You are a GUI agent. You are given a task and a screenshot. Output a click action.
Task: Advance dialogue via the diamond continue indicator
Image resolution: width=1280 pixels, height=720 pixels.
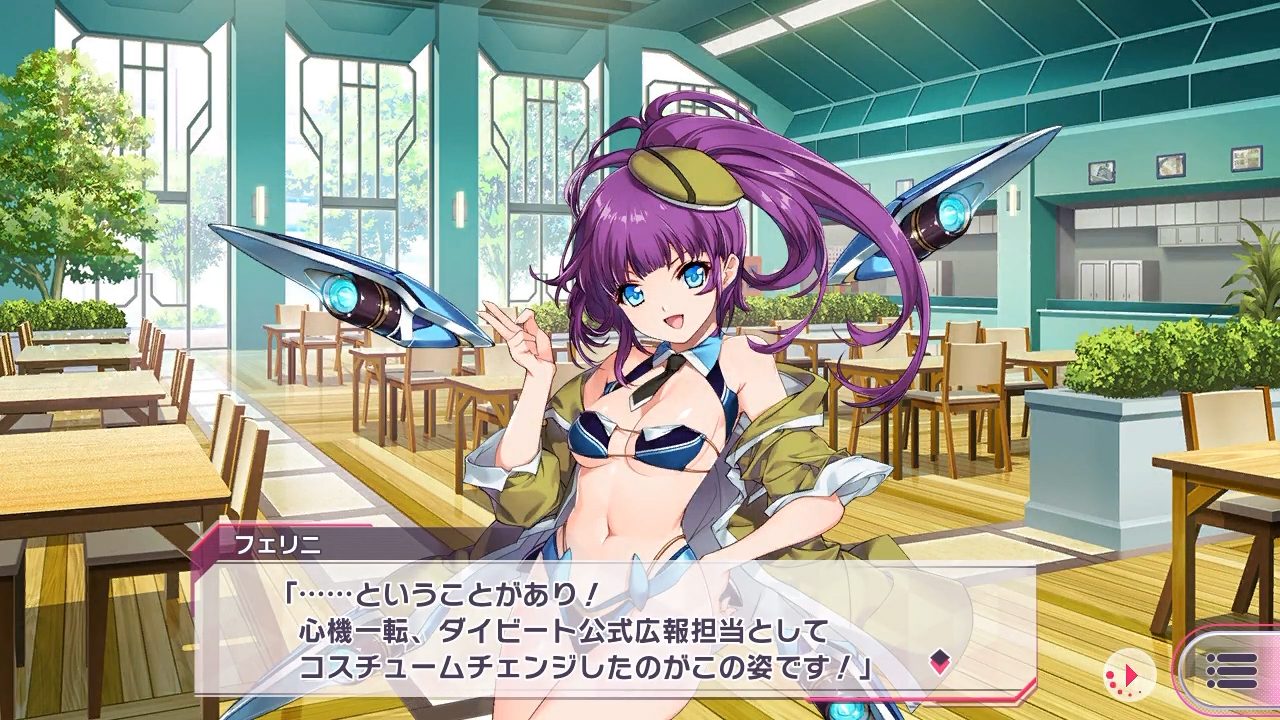coord(939,660)
